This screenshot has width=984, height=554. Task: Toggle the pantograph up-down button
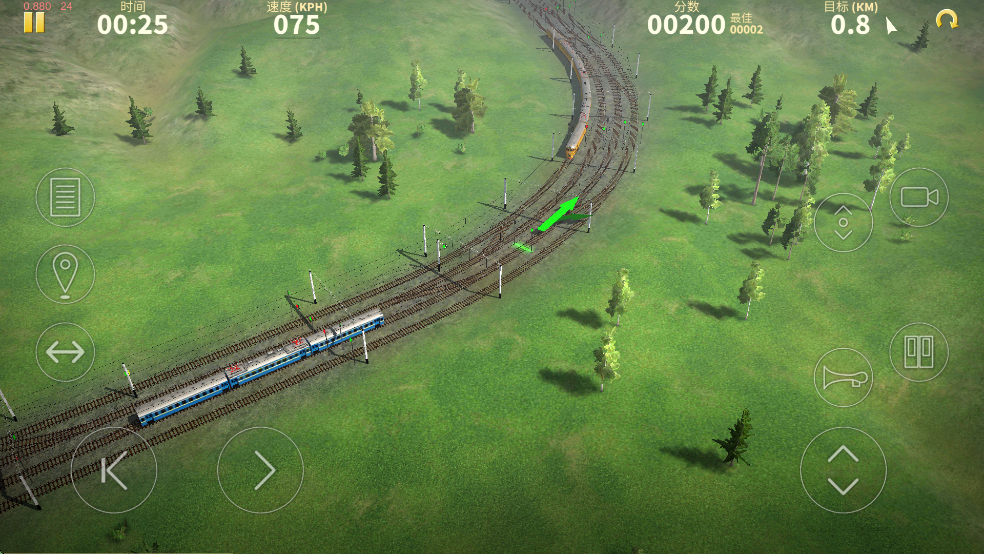pyautogui.click(x=843, y=222)
